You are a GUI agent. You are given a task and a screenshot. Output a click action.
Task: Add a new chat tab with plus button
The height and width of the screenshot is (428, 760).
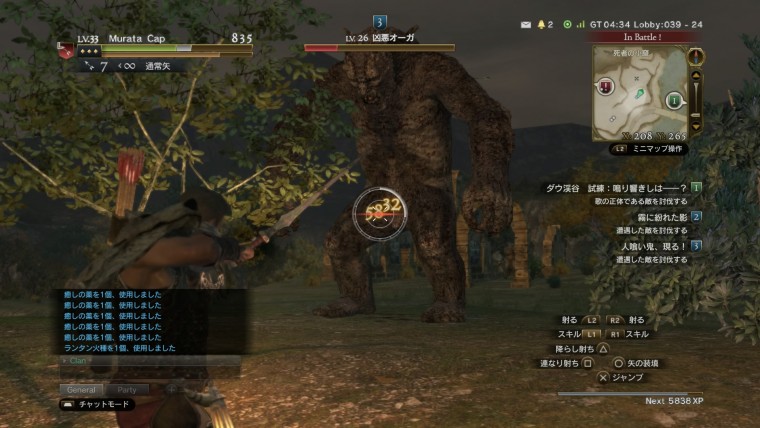click(171, 389)
